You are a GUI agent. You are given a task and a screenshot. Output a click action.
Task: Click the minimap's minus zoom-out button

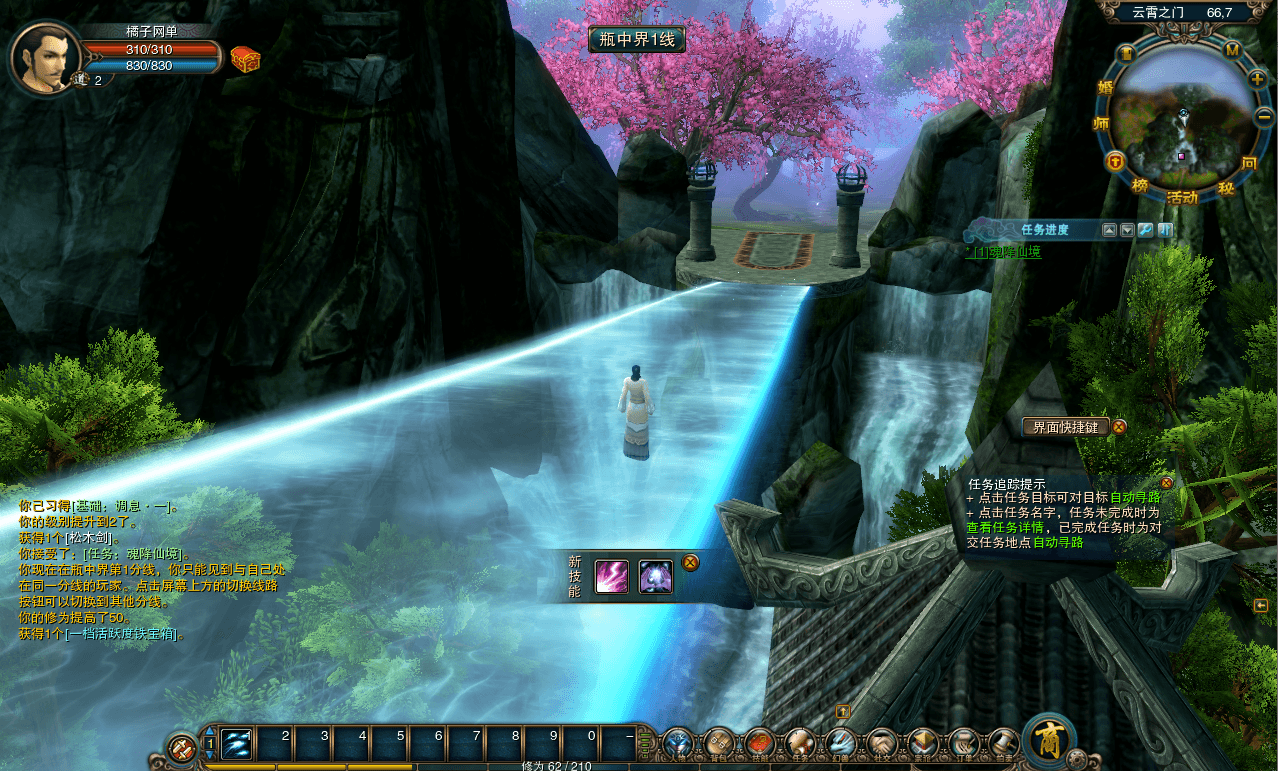click(x=1262, y=117)
